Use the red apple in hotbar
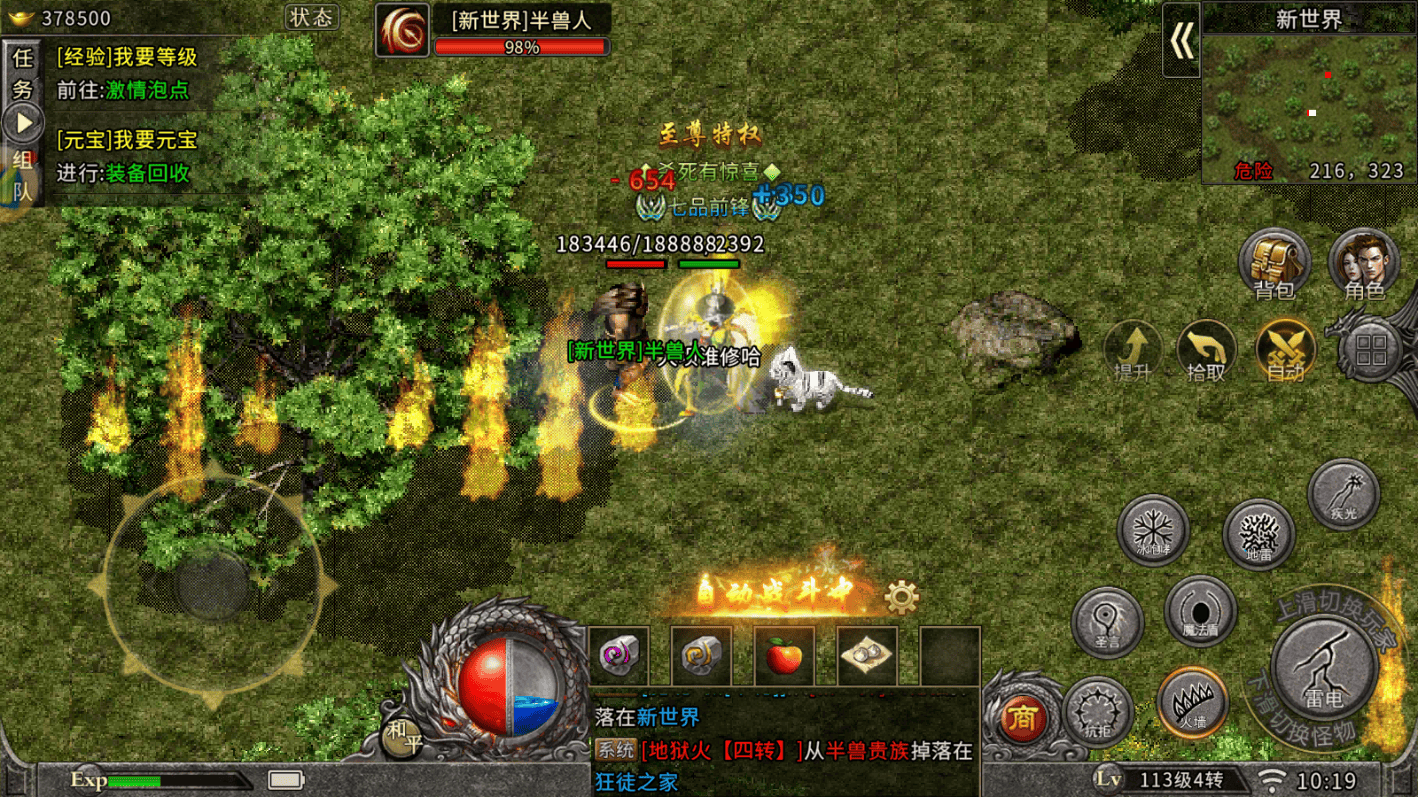1418x797 pixels. pos(784,656)
